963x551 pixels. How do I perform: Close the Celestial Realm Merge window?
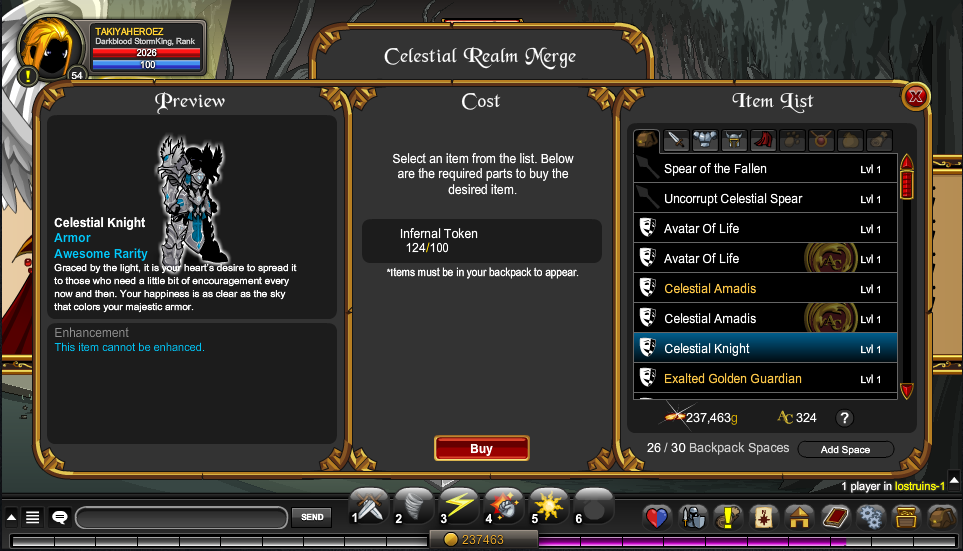tap(915, 97)
